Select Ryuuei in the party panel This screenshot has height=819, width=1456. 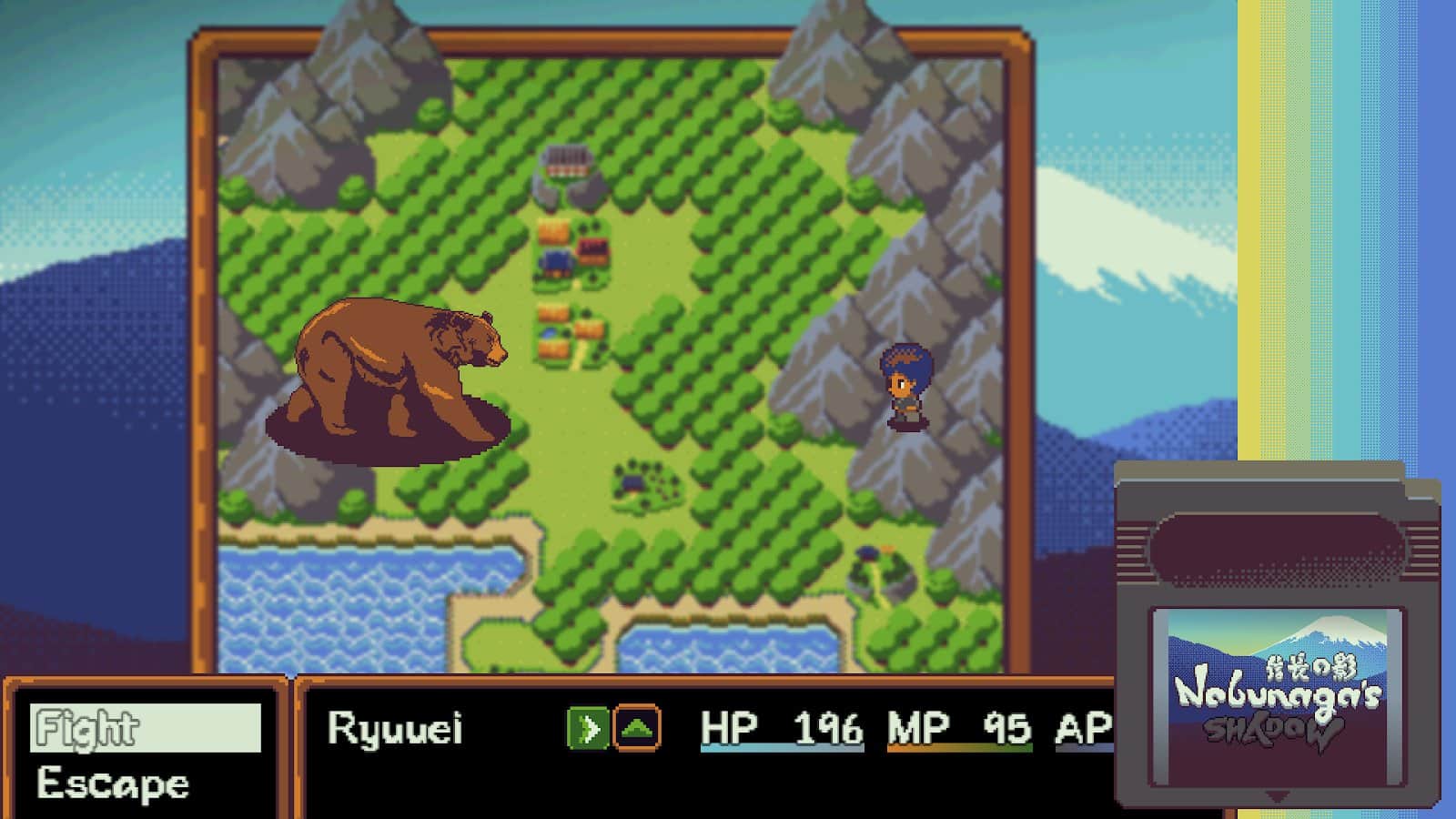tap(395, 729)
